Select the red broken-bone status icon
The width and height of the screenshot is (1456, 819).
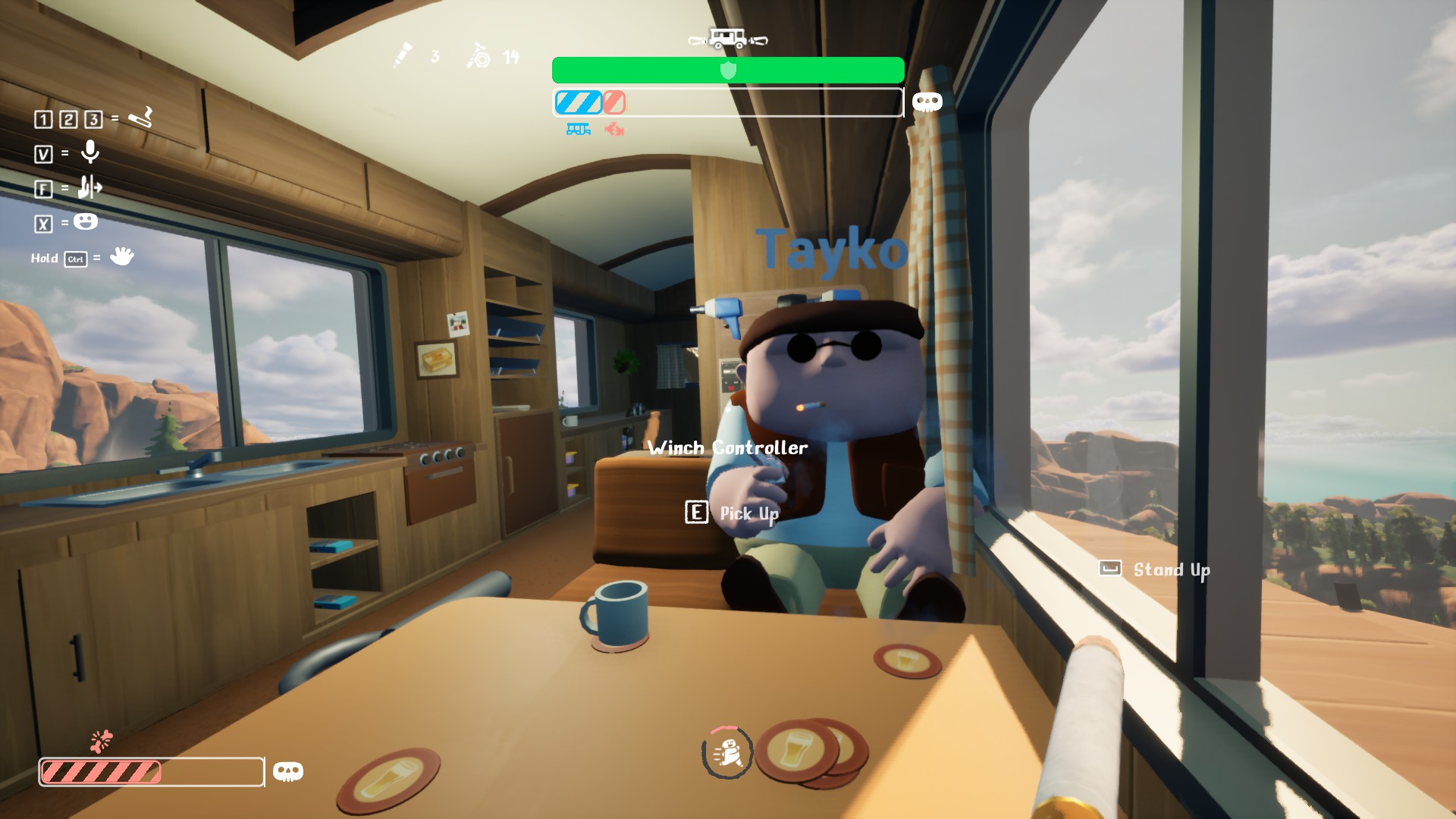coord(614,130)
